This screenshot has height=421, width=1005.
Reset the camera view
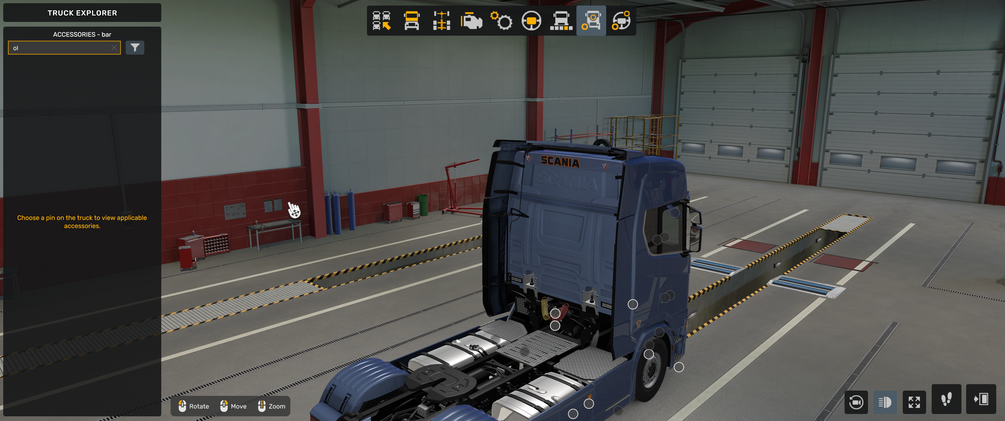point(856,402)
